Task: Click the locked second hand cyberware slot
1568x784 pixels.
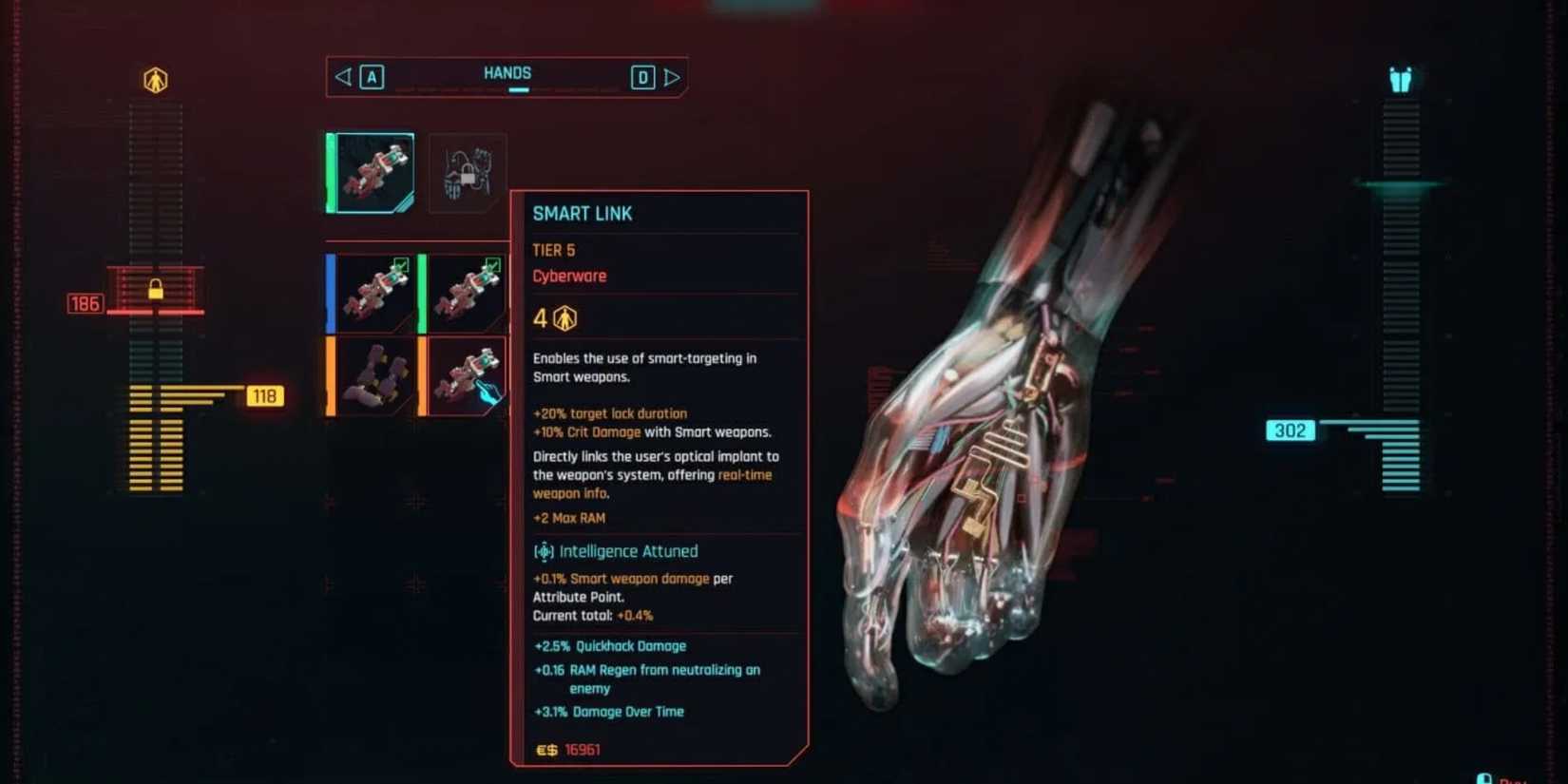Action: pos(467,174)
